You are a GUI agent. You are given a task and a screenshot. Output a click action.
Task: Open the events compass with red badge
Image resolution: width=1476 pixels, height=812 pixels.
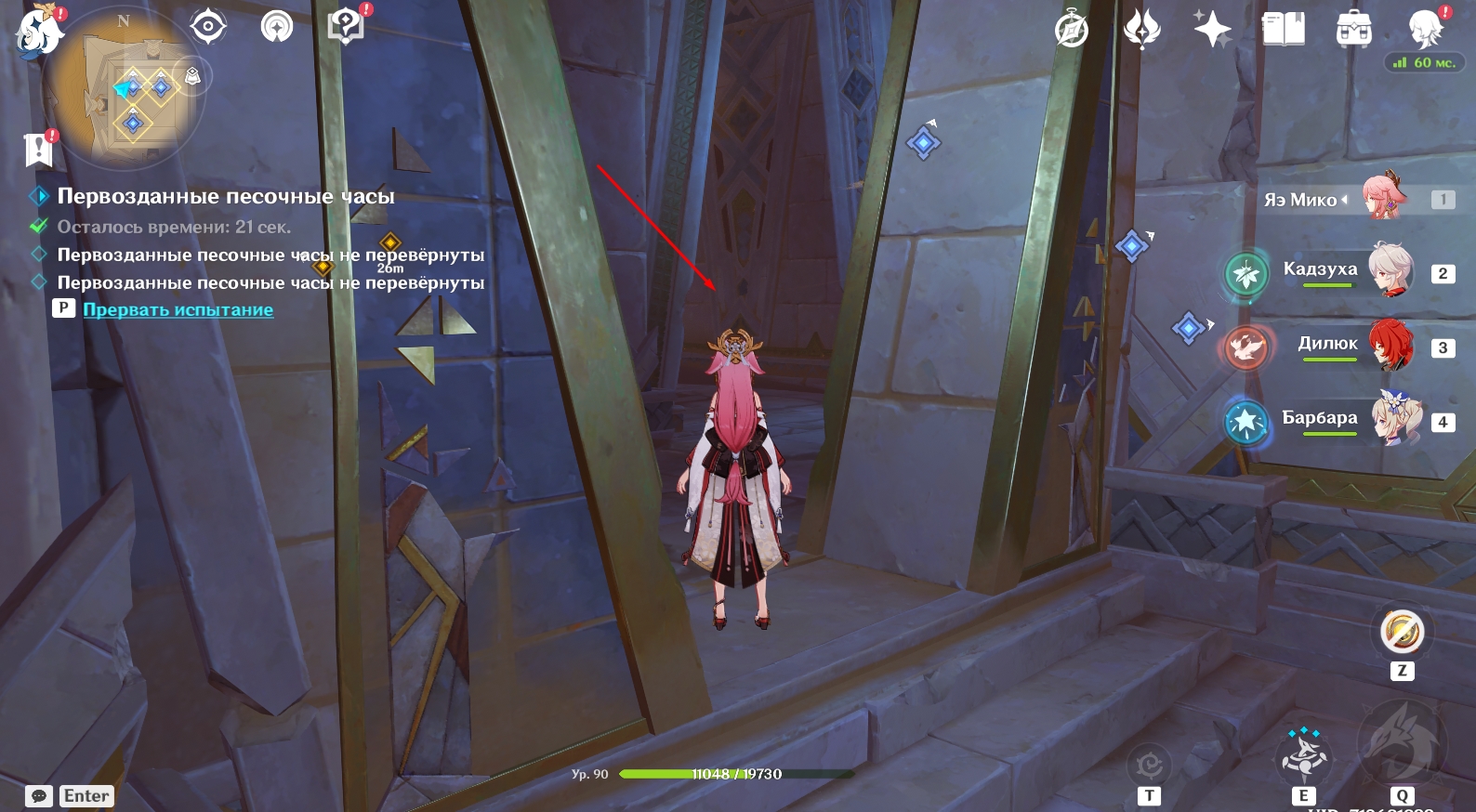click(346, 26)
